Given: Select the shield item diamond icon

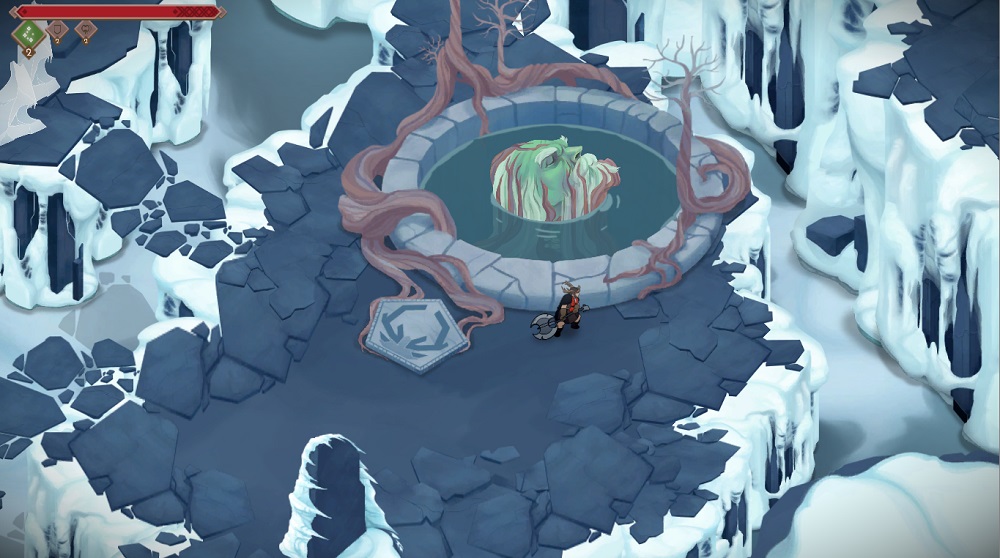Looking at the screenshot, I should [57, 29].
